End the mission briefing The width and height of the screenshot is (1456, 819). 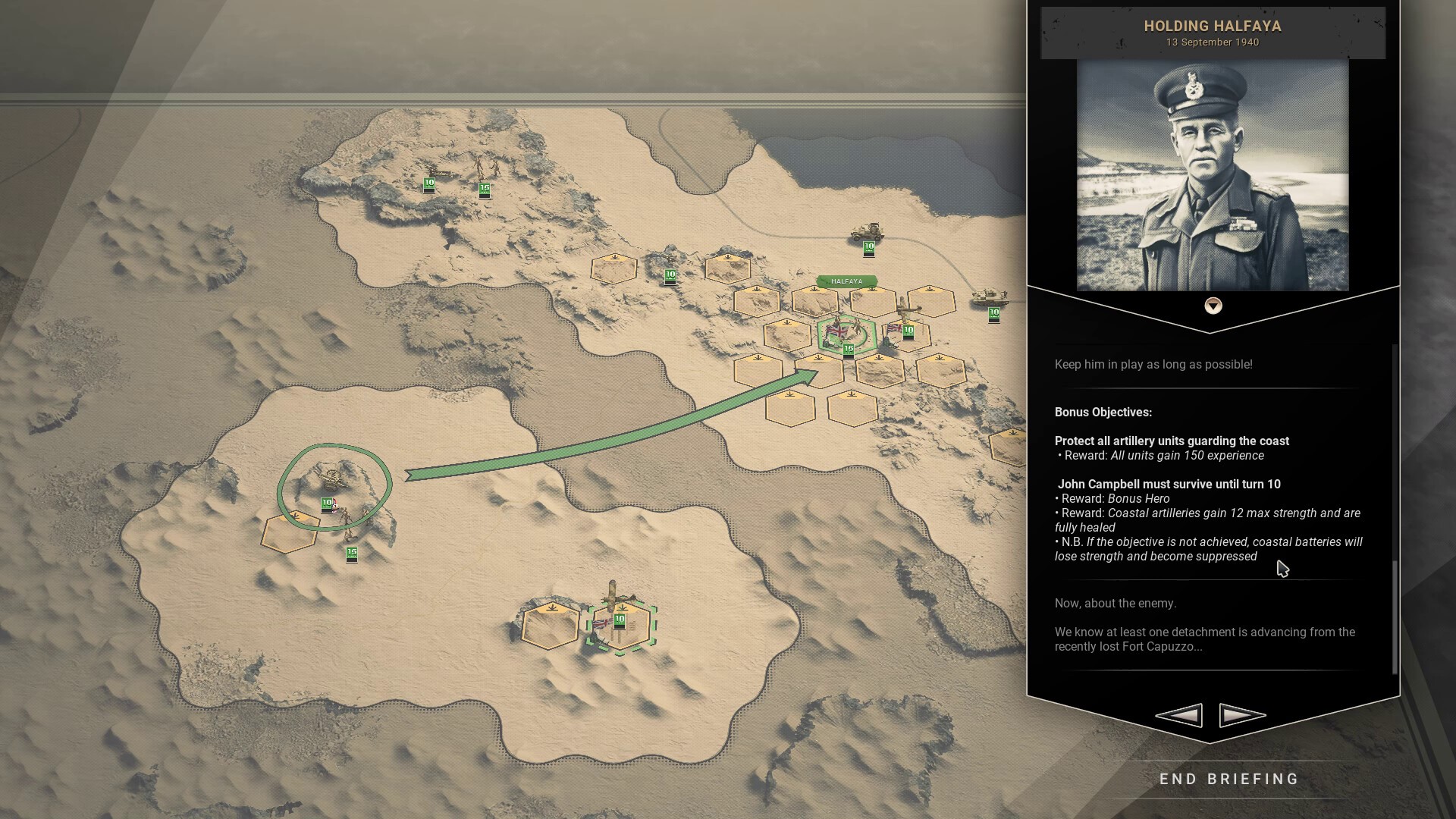coord(1229,779)
